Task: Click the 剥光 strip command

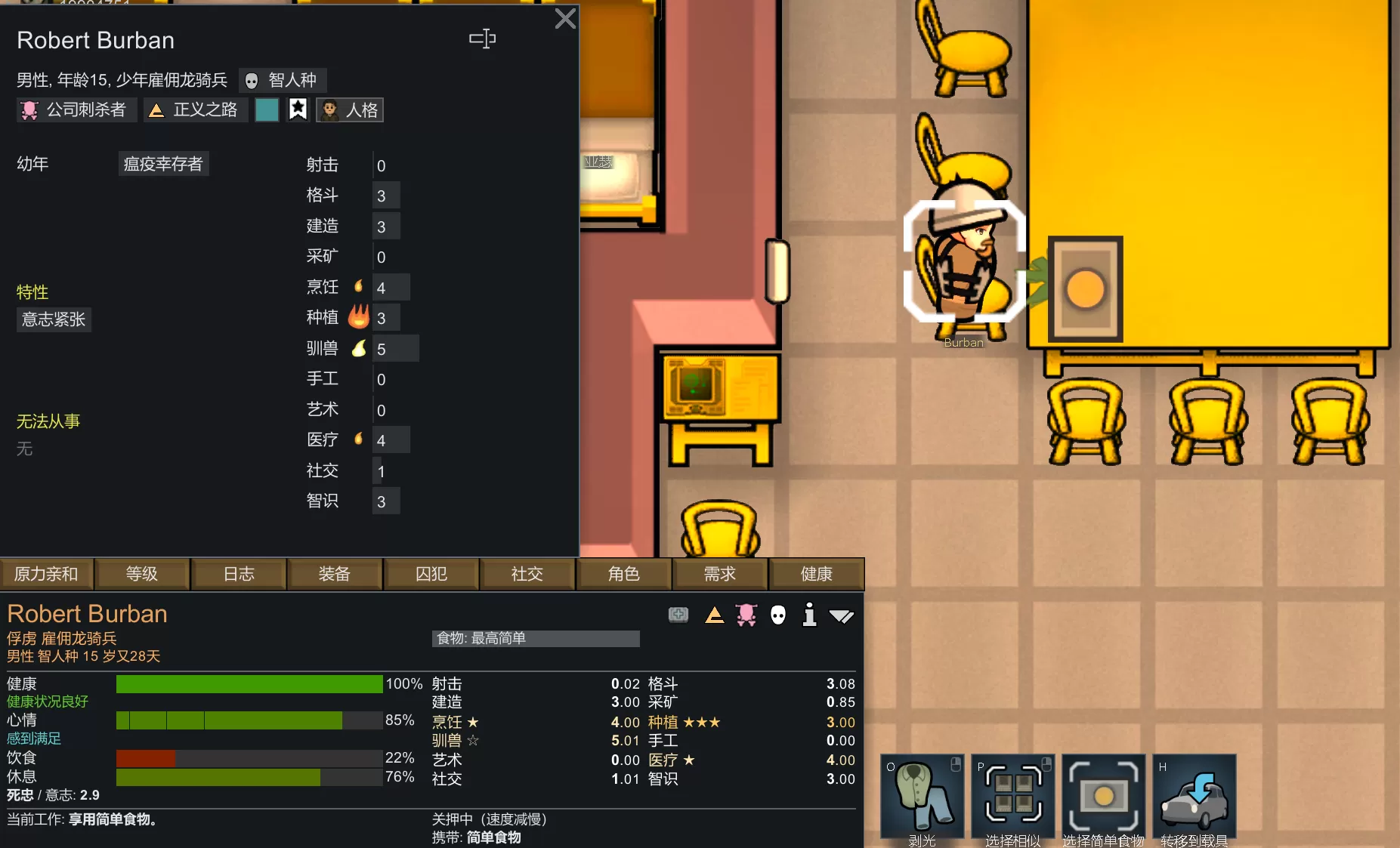Action: (922, 798)
